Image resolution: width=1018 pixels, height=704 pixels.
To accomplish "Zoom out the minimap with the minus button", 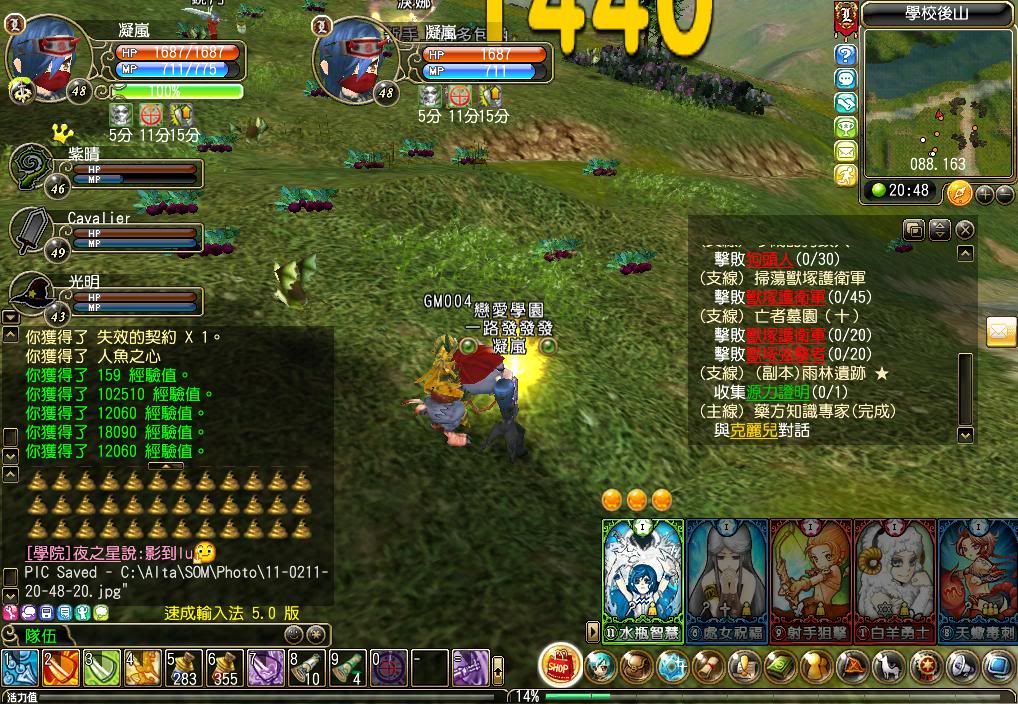I will [x=1004, y=194].
